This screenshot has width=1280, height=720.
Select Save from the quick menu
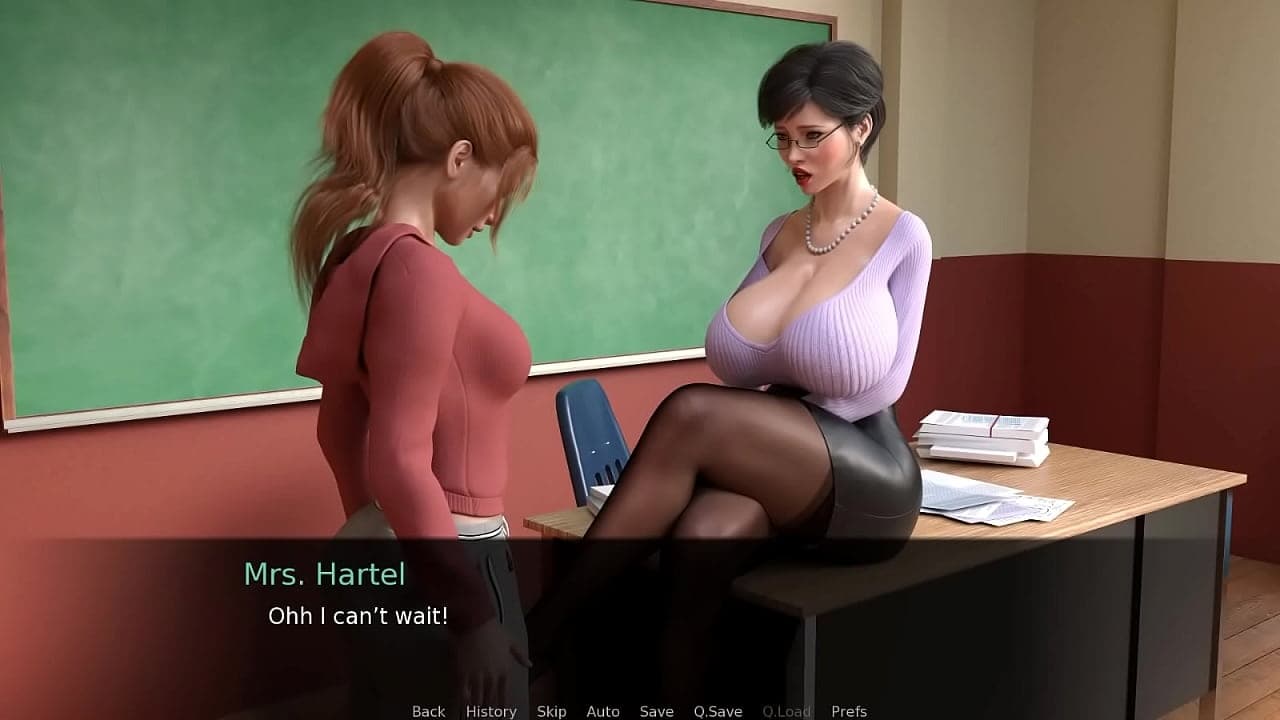[655, 711]
